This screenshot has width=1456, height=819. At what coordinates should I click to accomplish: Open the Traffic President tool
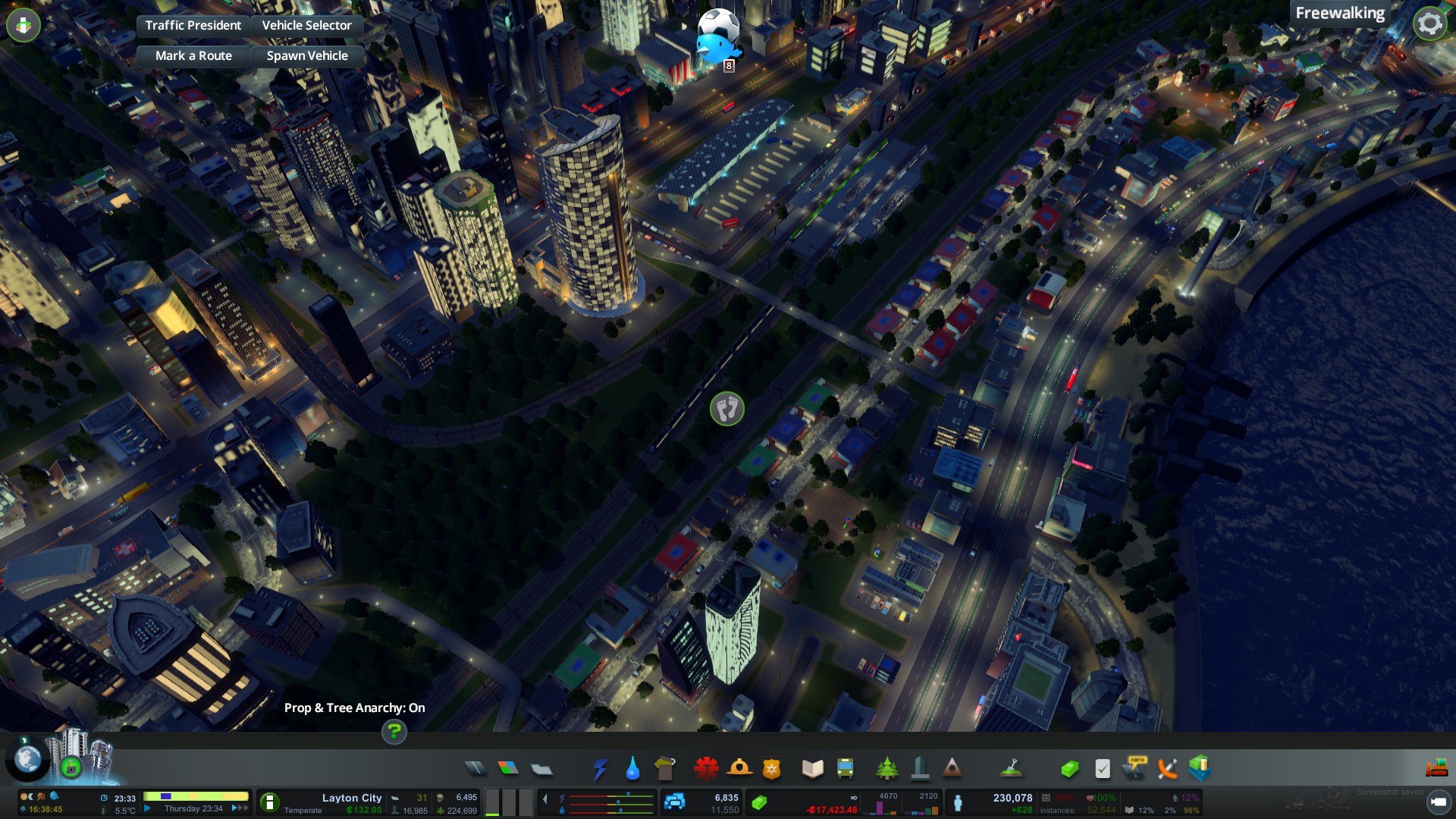point(193,25)
